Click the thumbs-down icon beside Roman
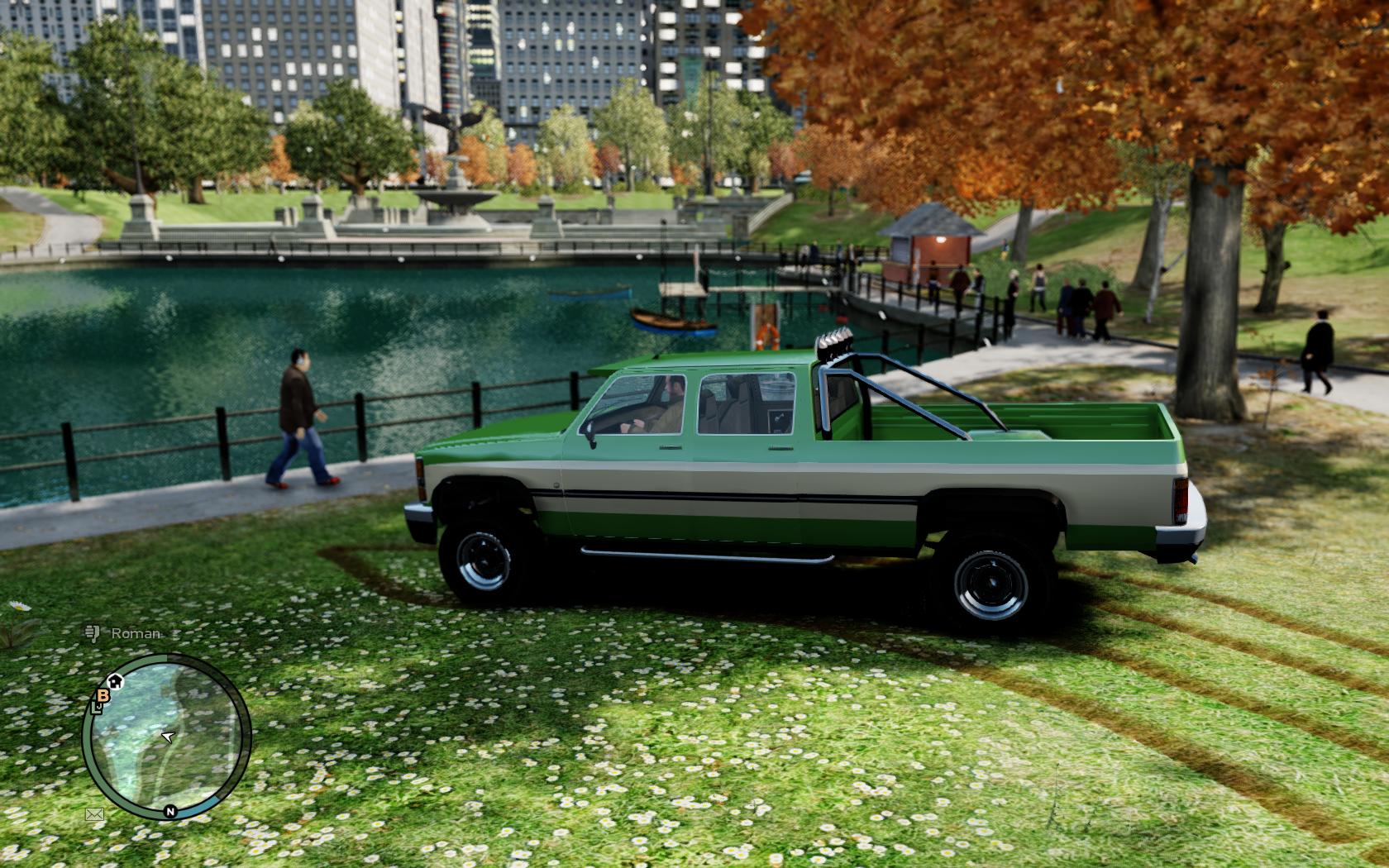The width and height of the screenshot is (1389, 868). tap(91, 633)
